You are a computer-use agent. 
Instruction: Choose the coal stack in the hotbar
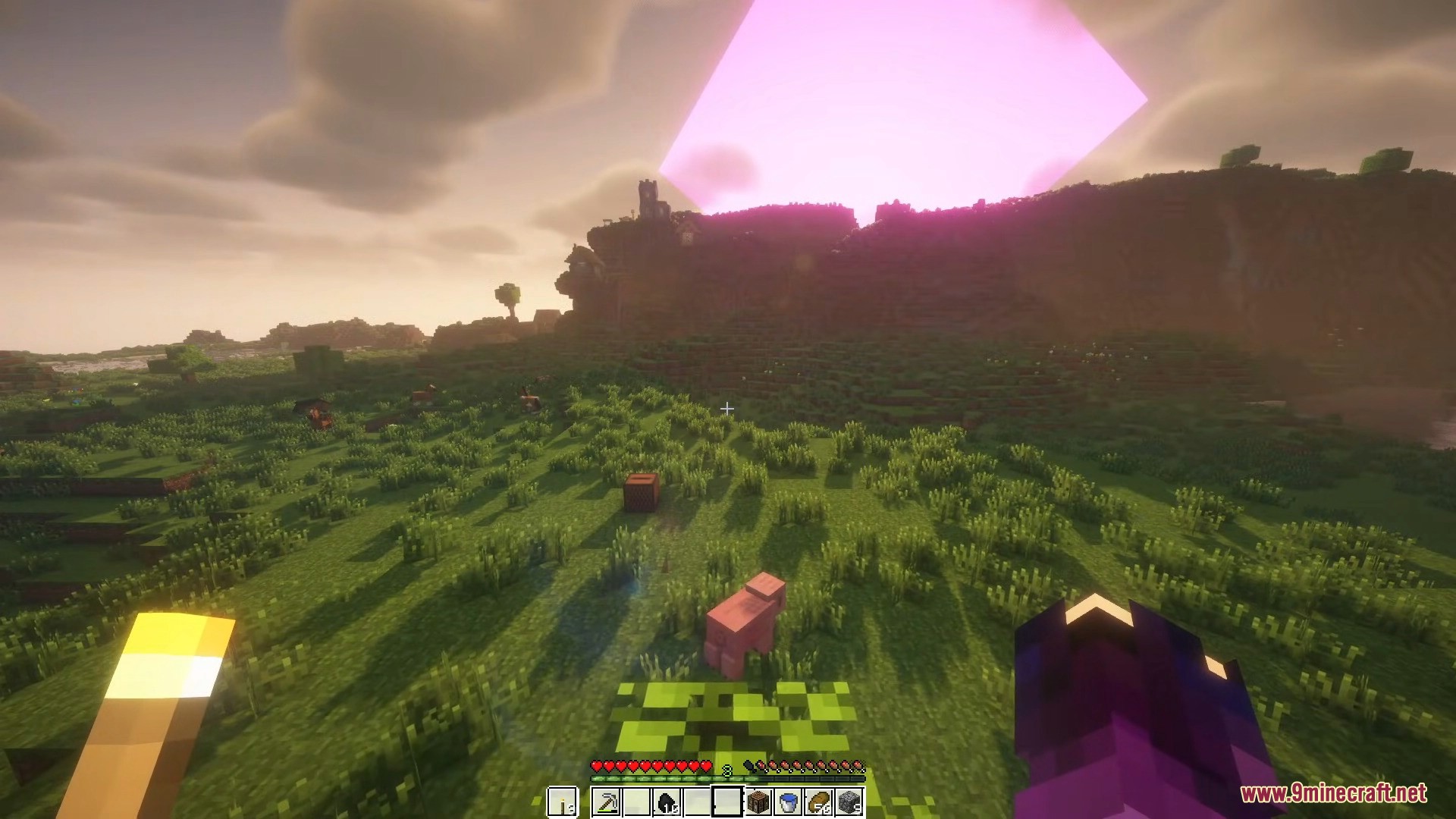pos(667,802)
